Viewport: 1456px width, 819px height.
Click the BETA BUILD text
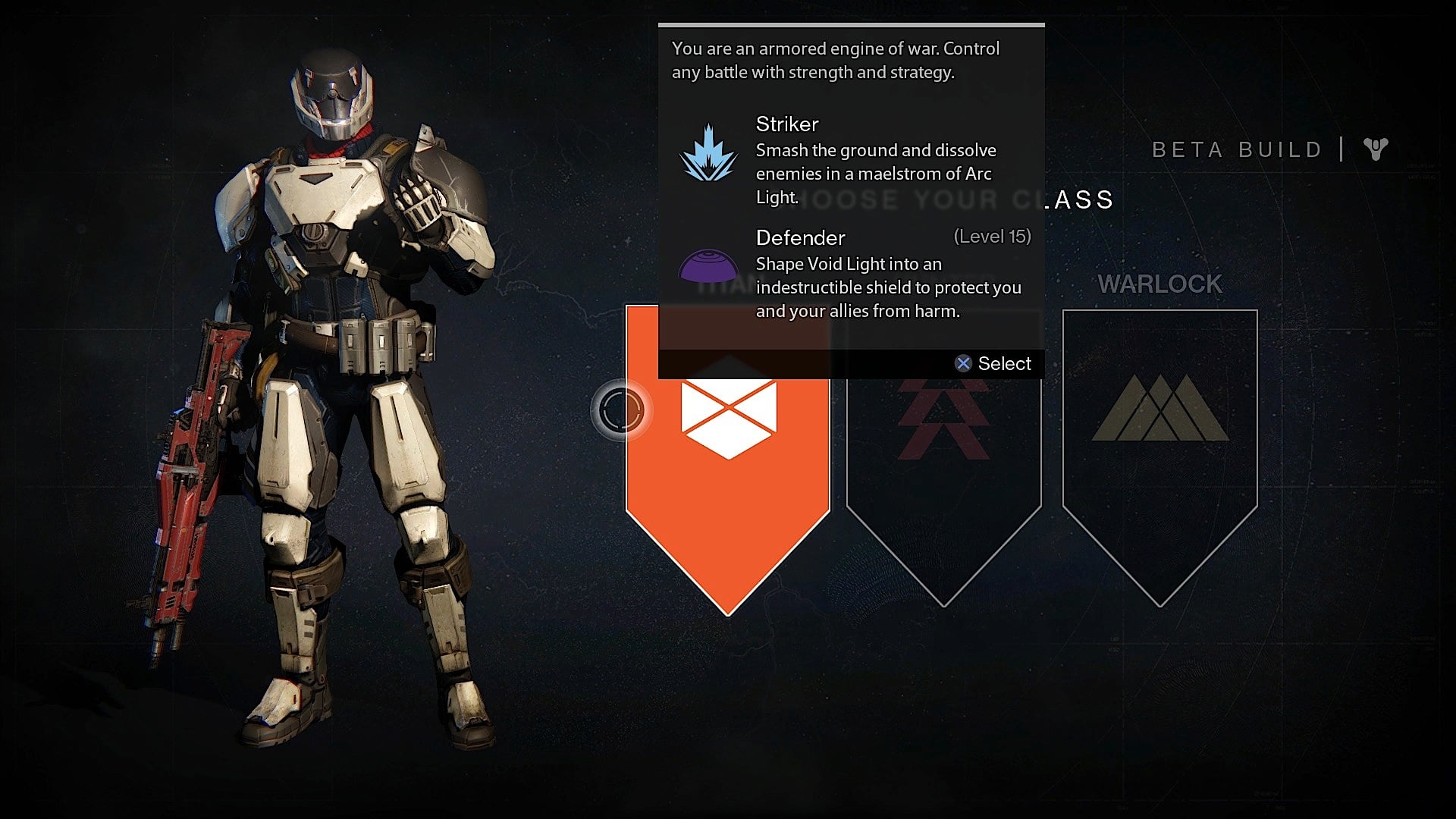pos(1236,149)
